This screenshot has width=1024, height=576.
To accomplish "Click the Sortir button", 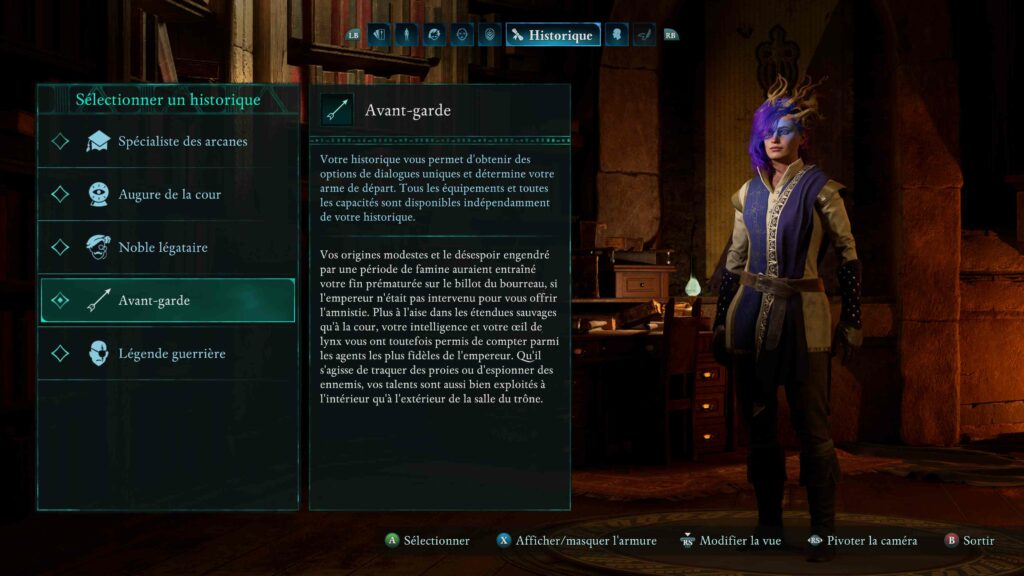I will click(x=969, y=541).
